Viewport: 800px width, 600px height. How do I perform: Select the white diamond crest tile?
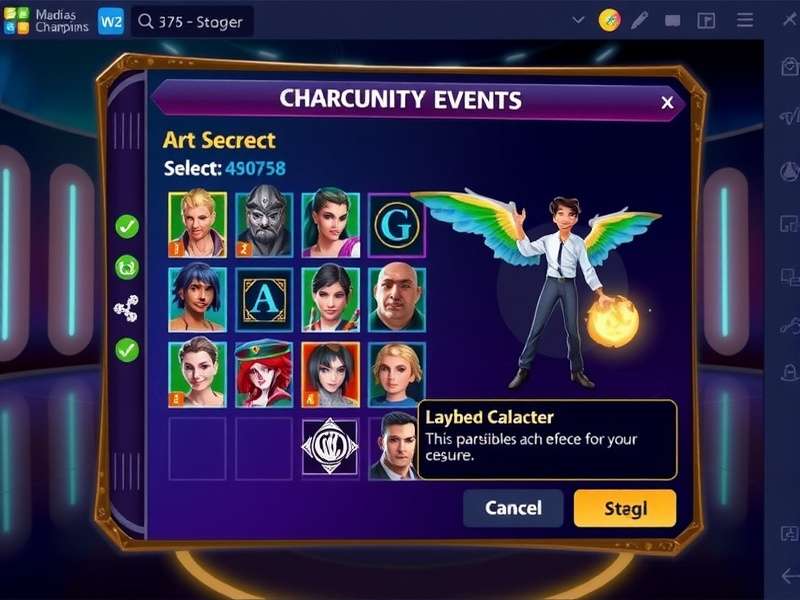point(331,446)
